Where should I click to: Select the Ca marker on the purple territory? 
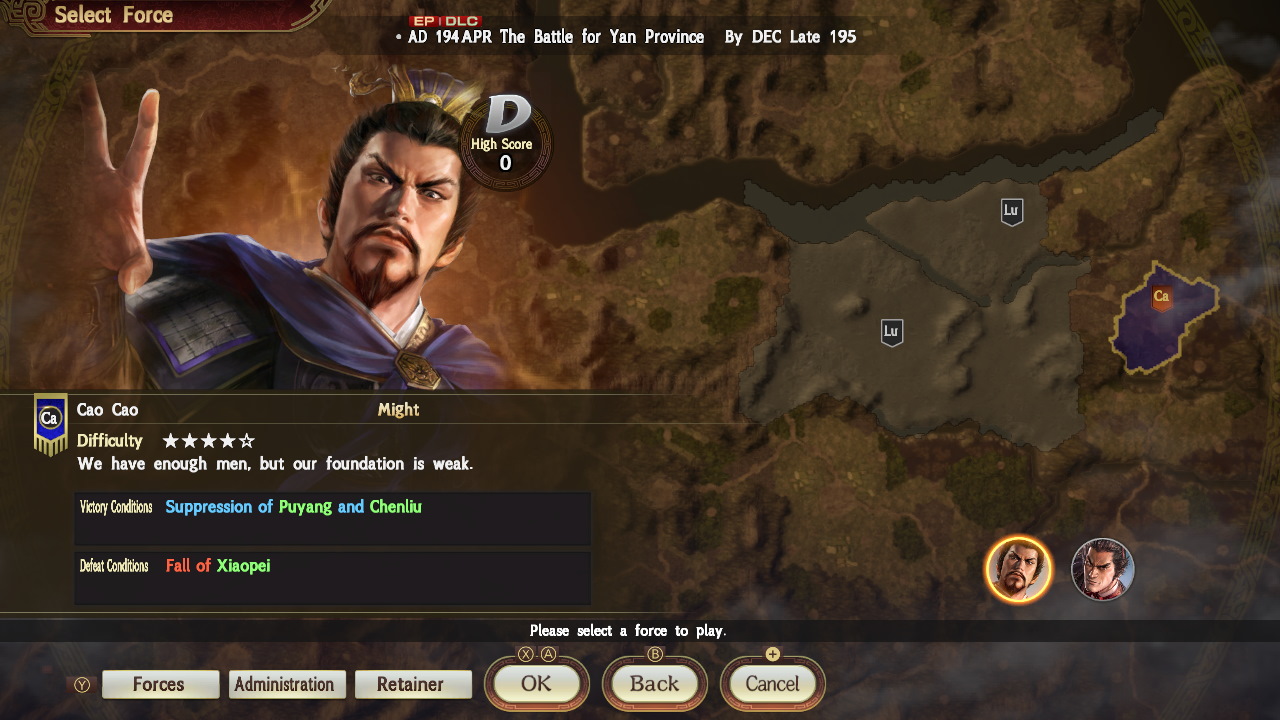coord(1163,296)
